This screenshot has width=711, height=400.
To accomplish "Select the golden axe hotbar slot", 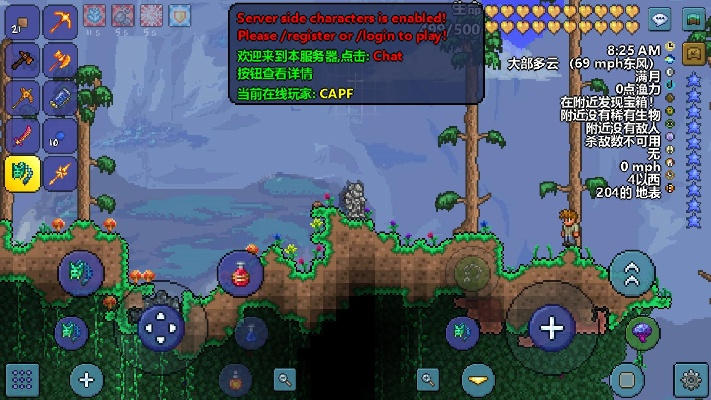I will 60,58.
